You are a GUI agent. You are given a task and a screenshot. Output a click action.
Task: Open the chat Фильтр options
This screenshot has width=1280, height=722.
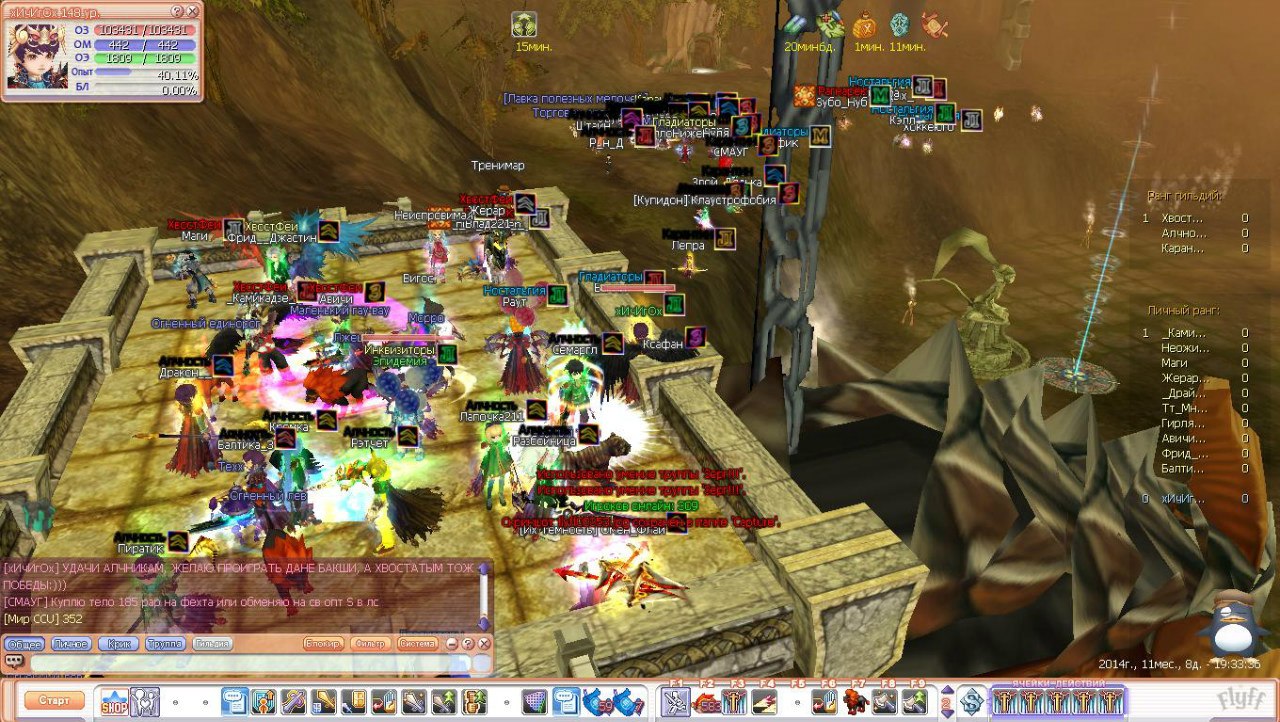pos(371,644)
